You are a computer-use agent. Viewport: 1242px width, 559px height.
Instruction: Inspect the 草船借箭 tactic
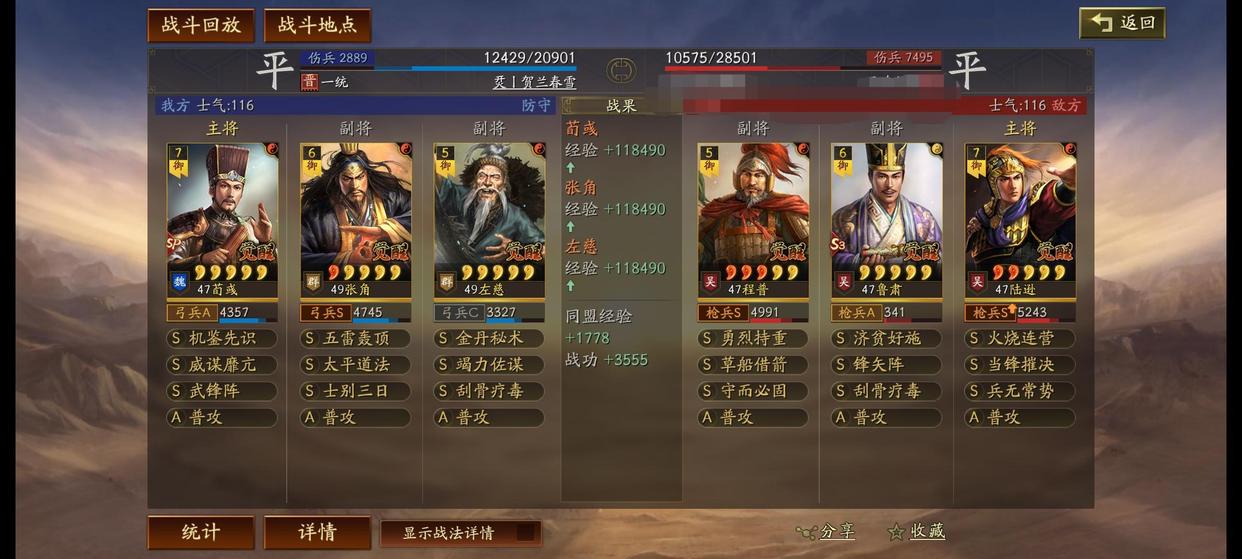(x=753, y=365)
